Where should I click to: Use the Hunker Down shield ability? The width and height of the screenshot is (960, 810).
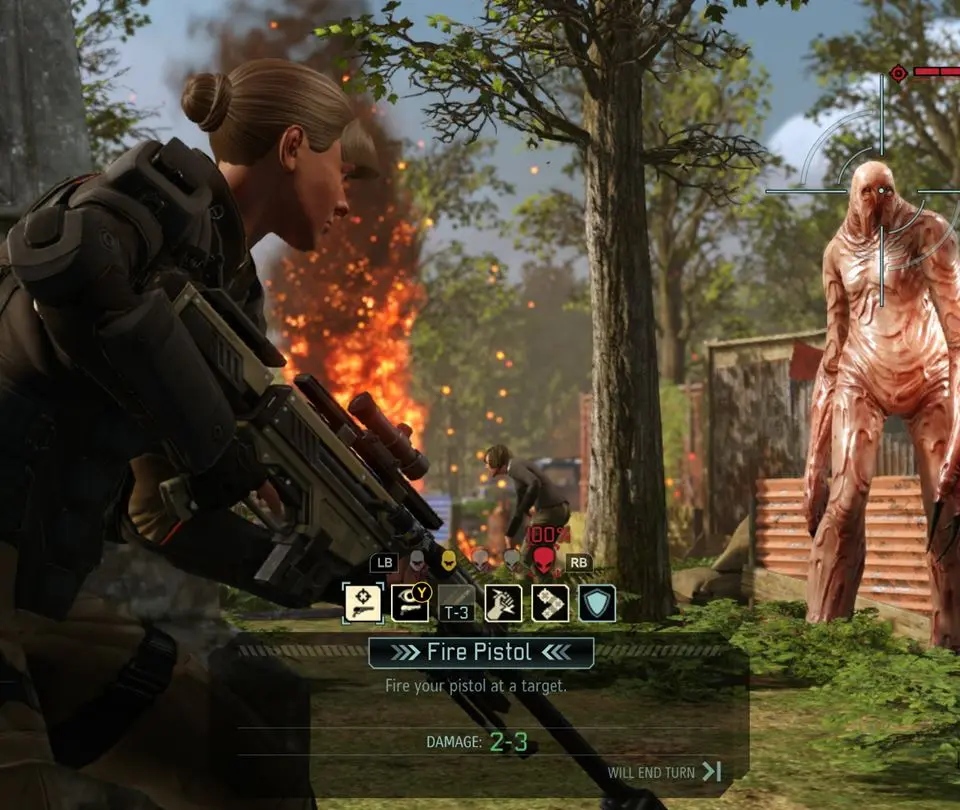(597, 603)
